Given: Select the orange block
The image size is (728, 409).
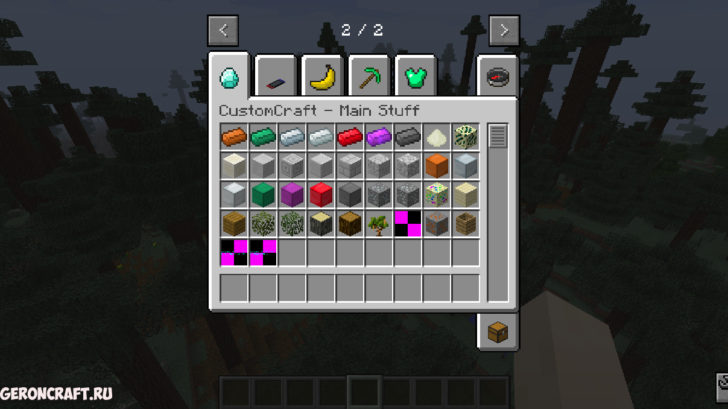Looking at the screenshot, I should (437, 166).
